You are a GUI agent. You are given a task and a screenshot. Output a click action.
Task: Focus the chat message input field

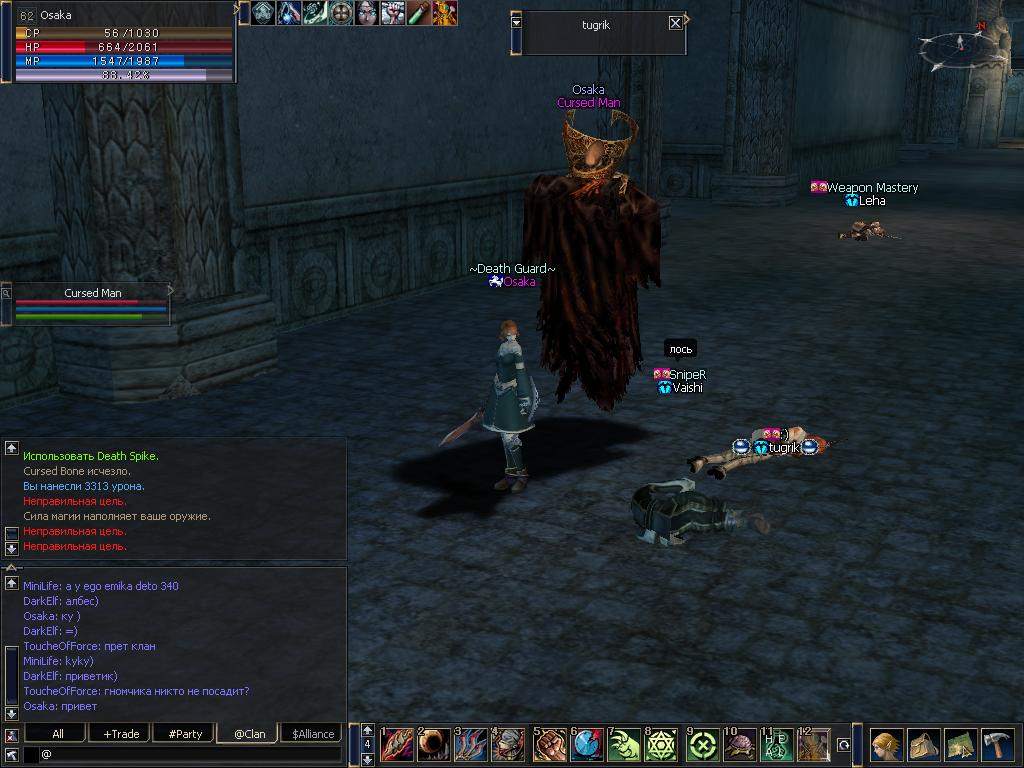coord(190,754)
